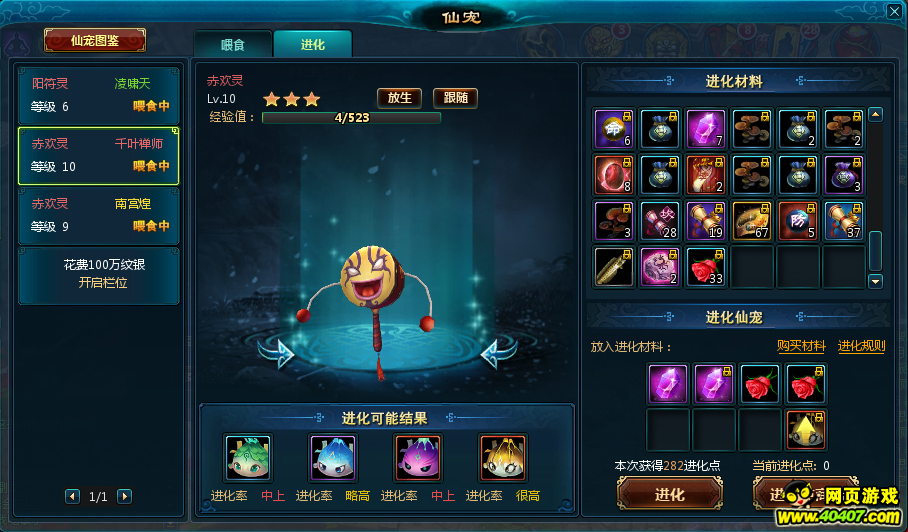Go to the previous pet list page
This screenshot has width=908, height=532.
point(72,496)
